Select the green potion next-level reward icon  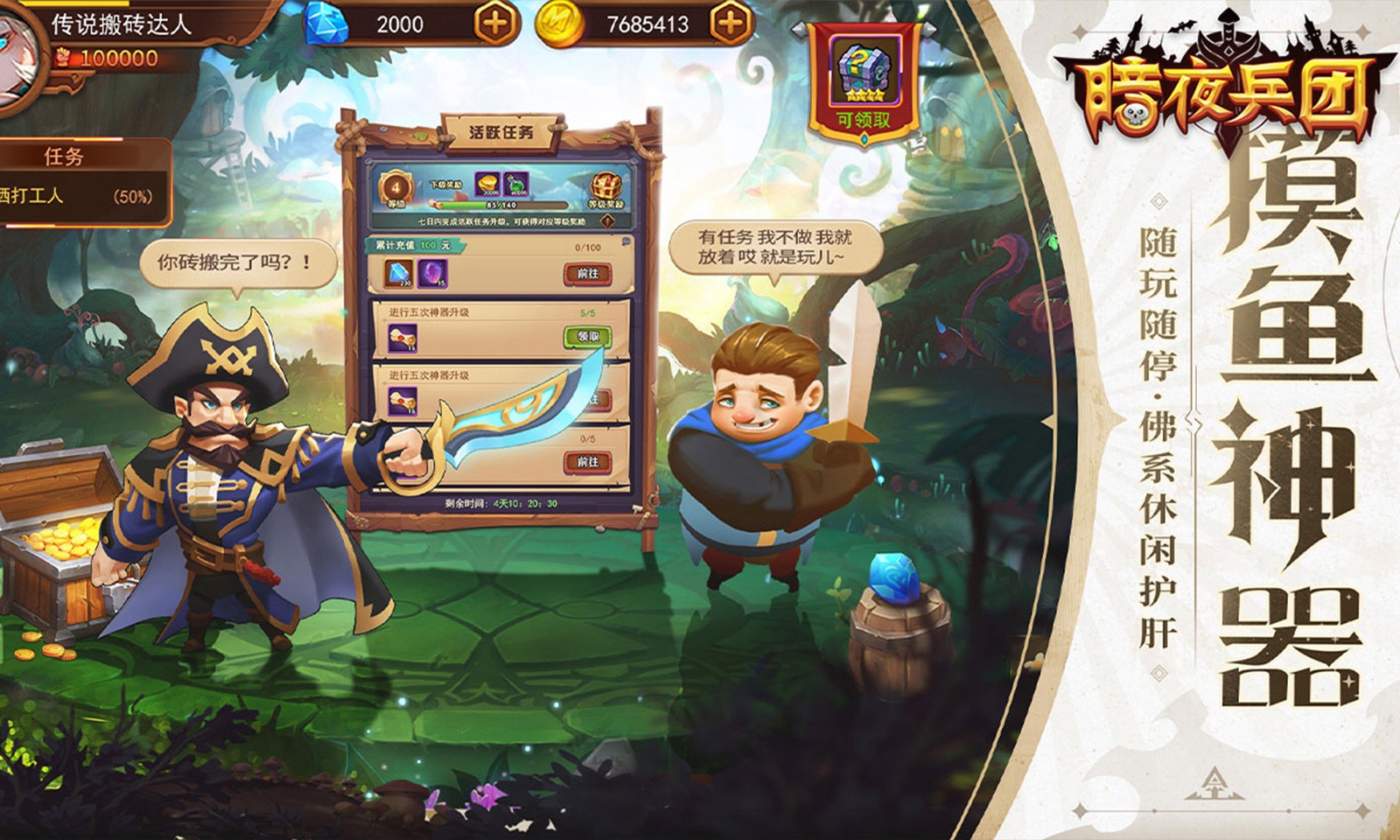point(515,185)
